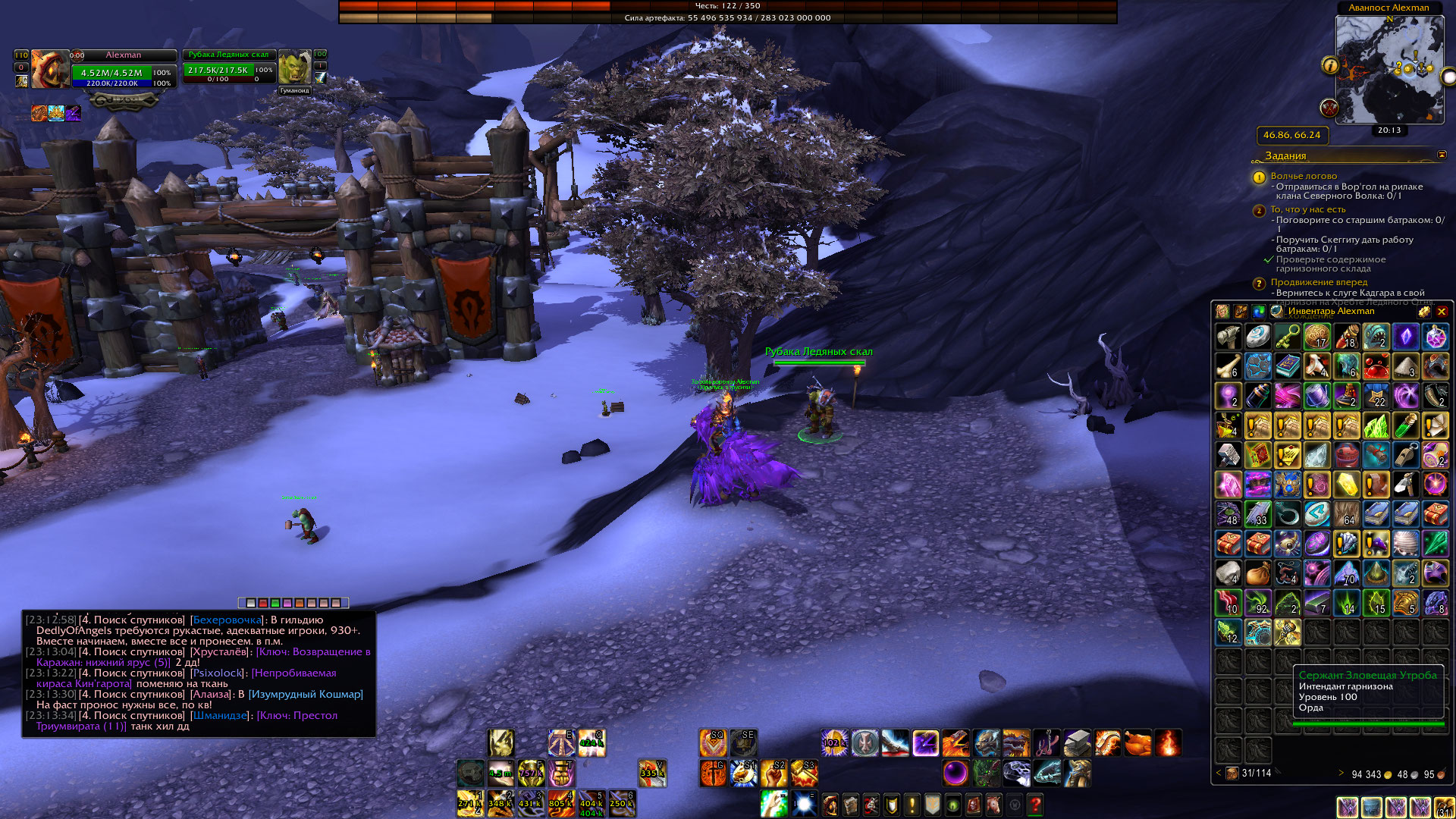1456x819 pixels.
Task: Select the green key item in inventory
Action: click(x=1287, y=336)
